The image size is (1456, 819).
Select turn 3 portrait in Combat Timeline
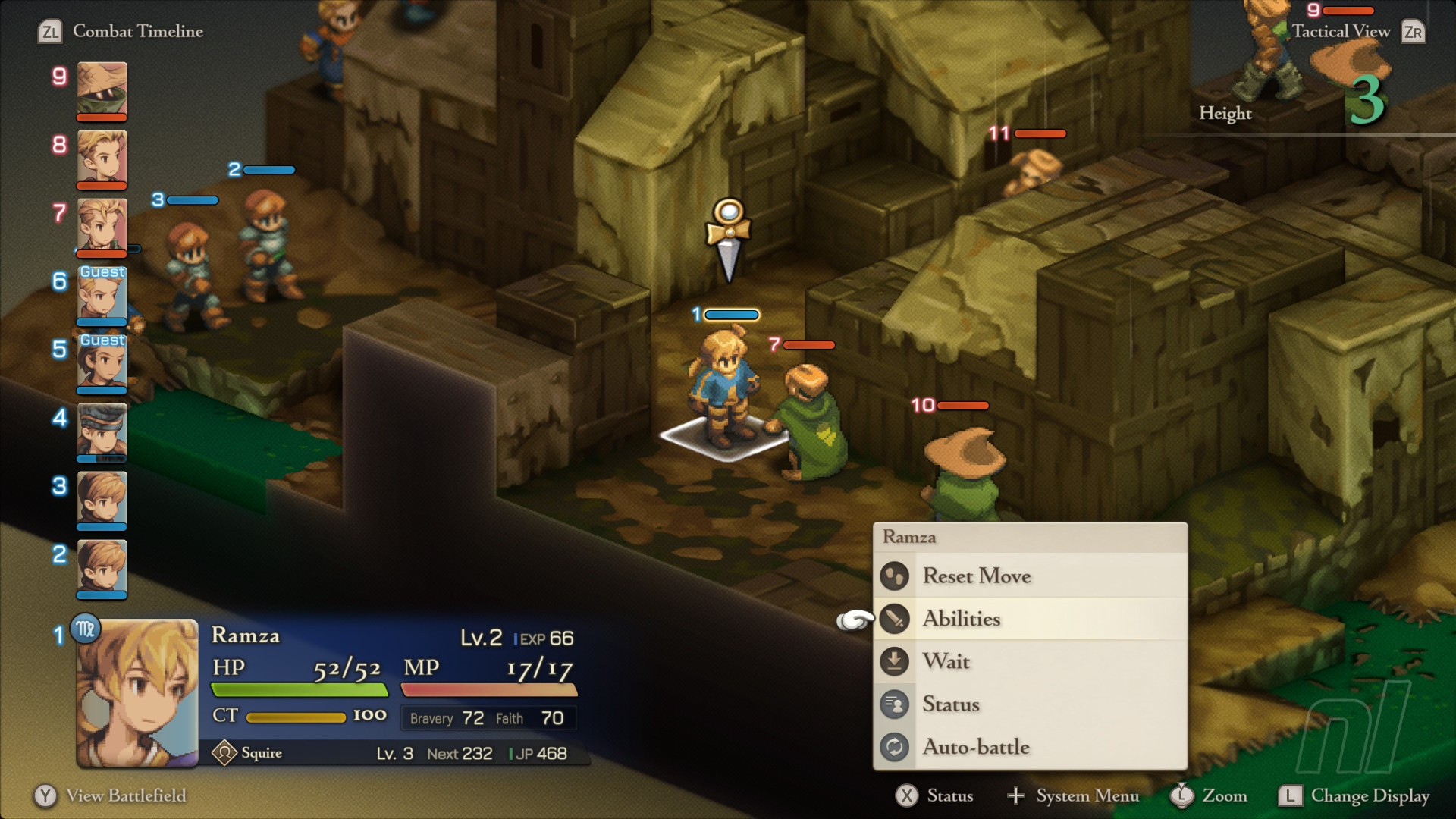(102, 499)
